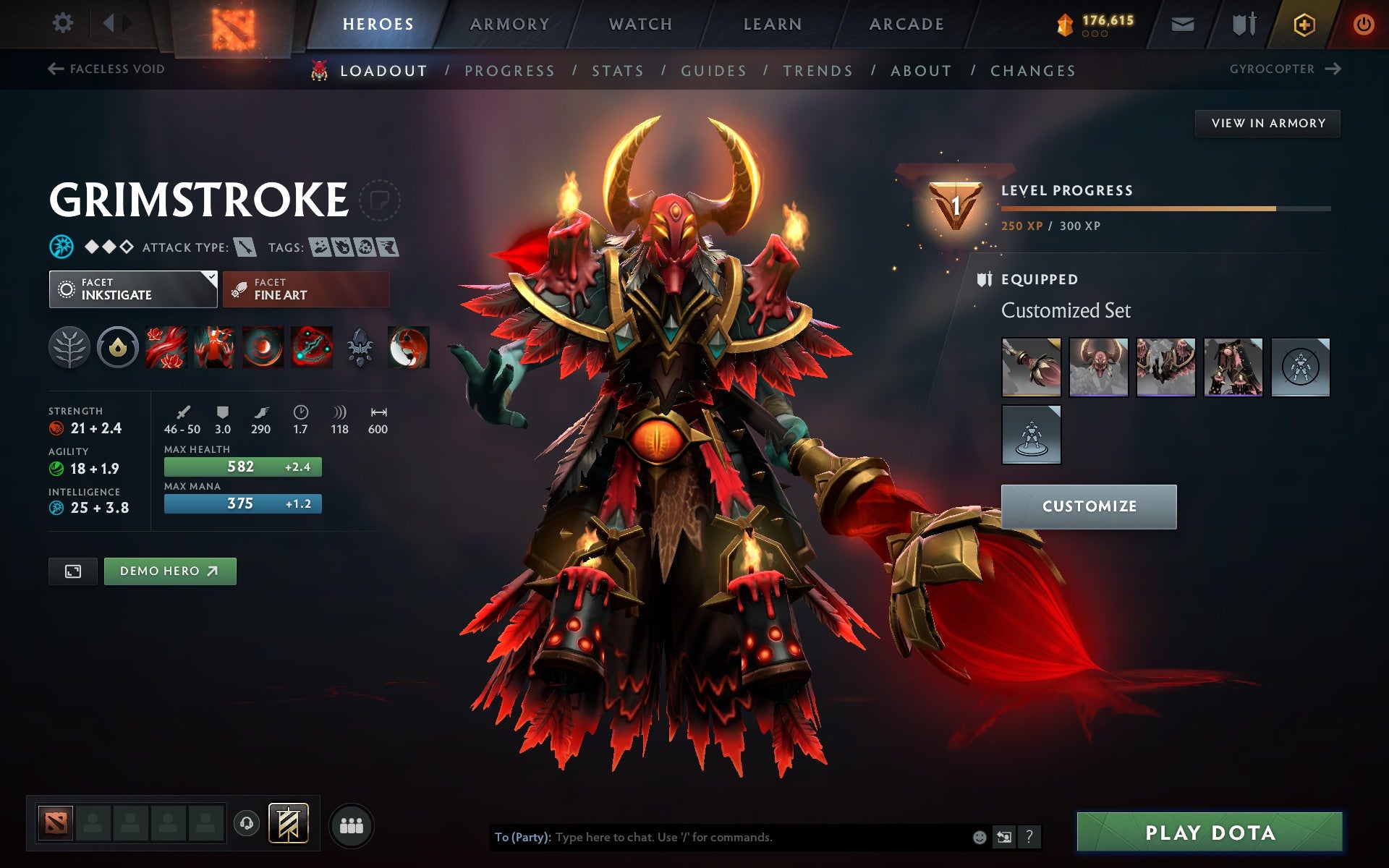This screenshot has height=868, width=1389.
Task: Open the settings gear icon
Action: click(64, 22)
